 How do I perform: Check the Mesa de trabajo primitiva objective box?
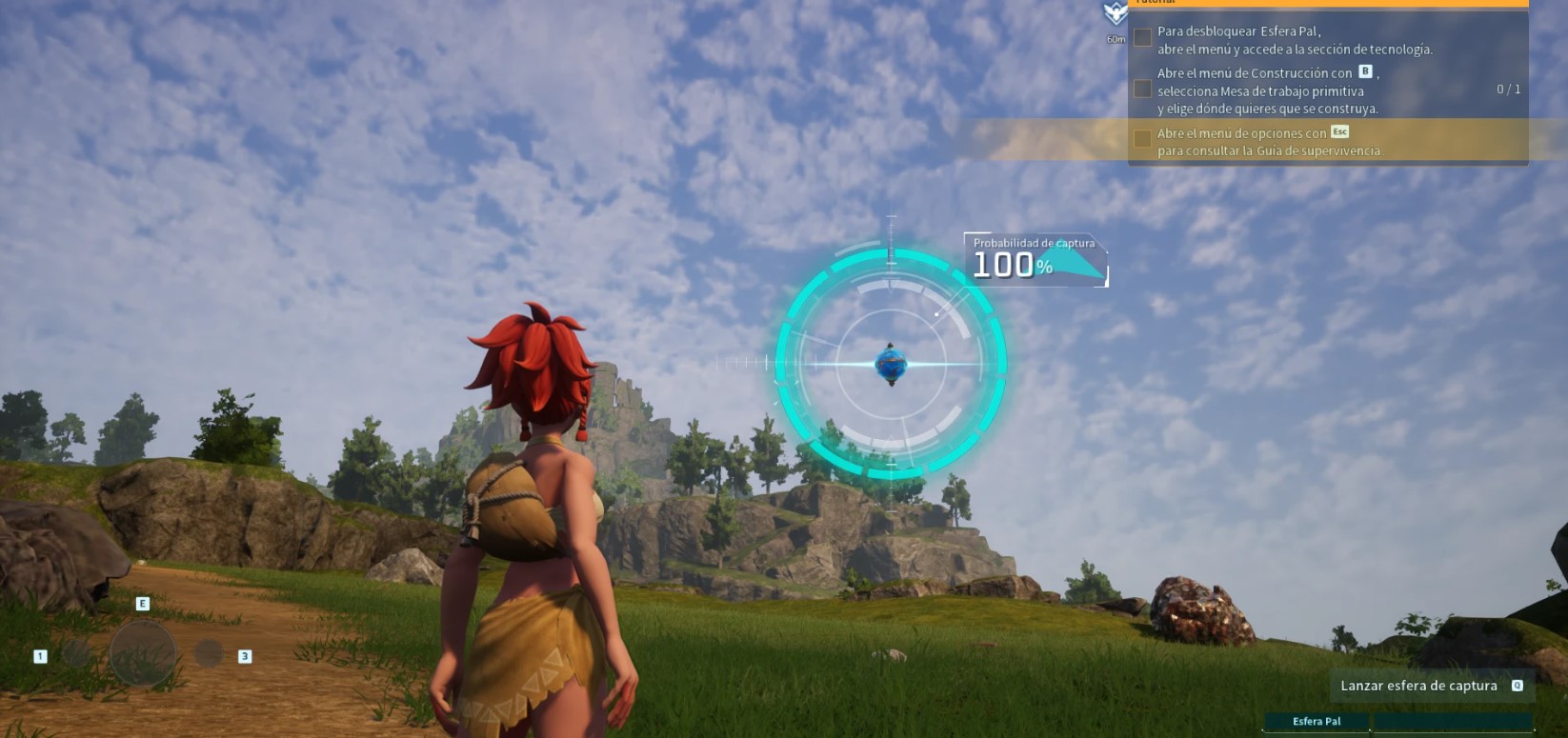[1142, 90]
